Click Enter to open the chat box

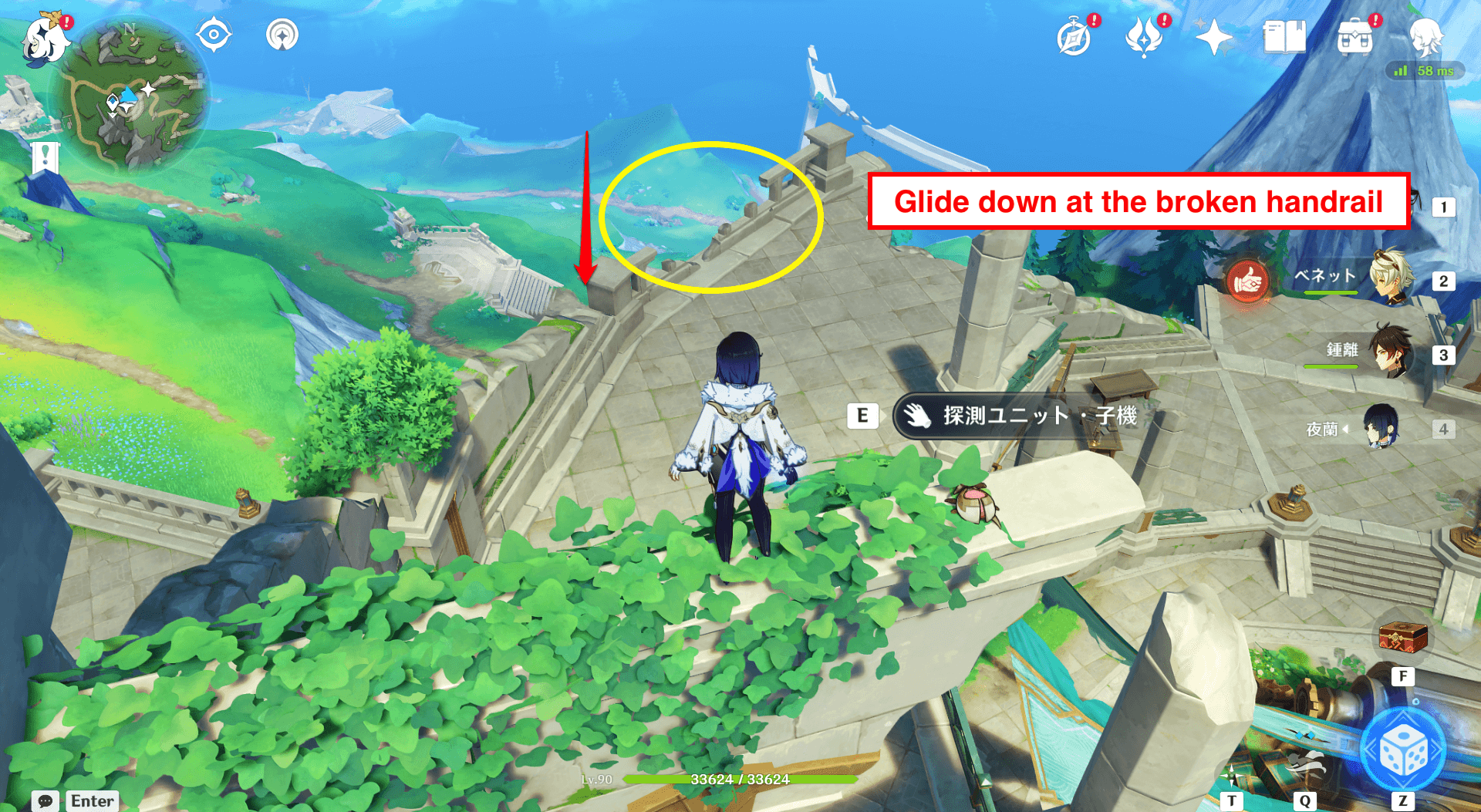[91, 800]
